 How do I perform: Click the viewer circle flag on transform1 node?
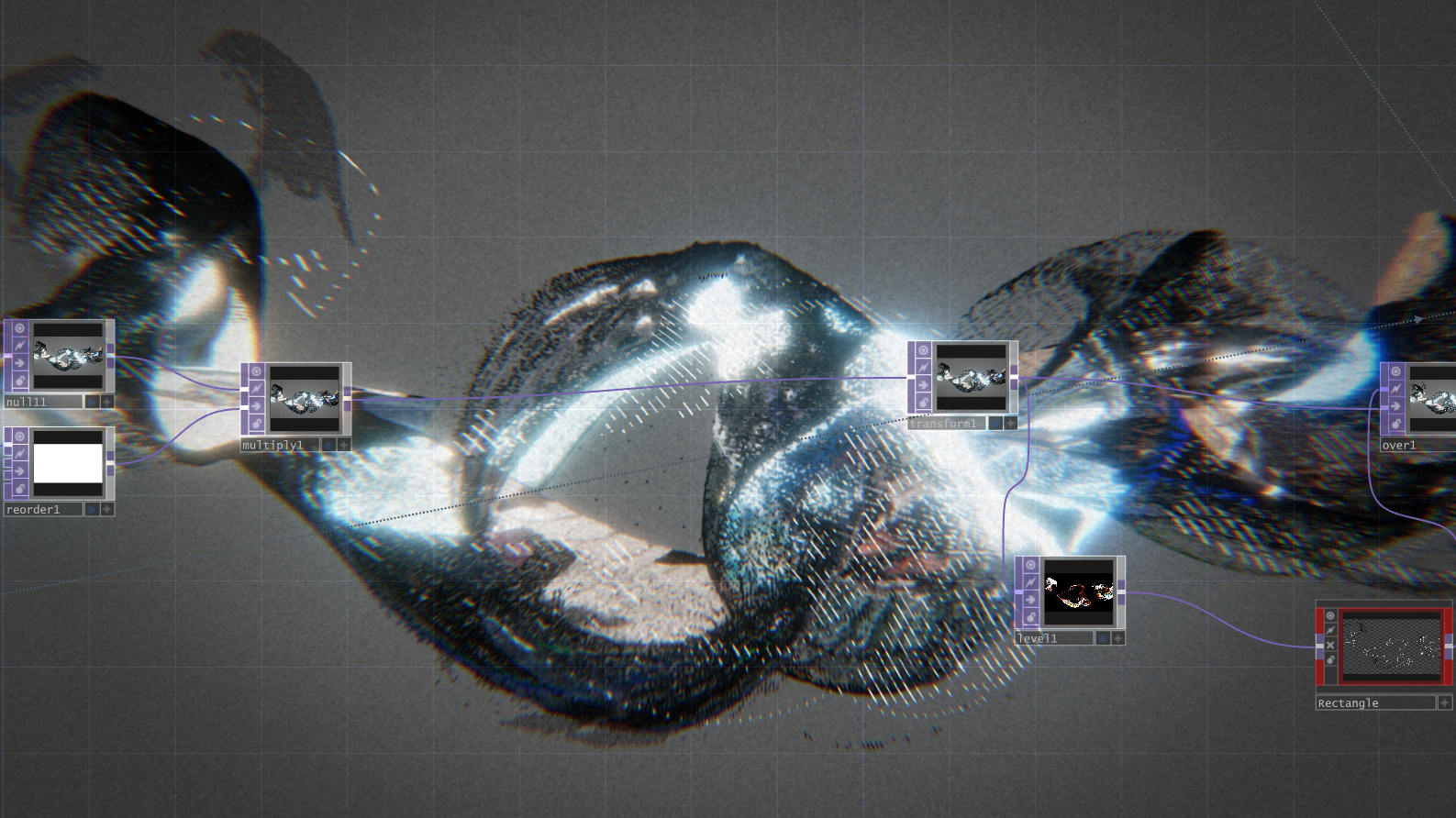tap(923, 350)
